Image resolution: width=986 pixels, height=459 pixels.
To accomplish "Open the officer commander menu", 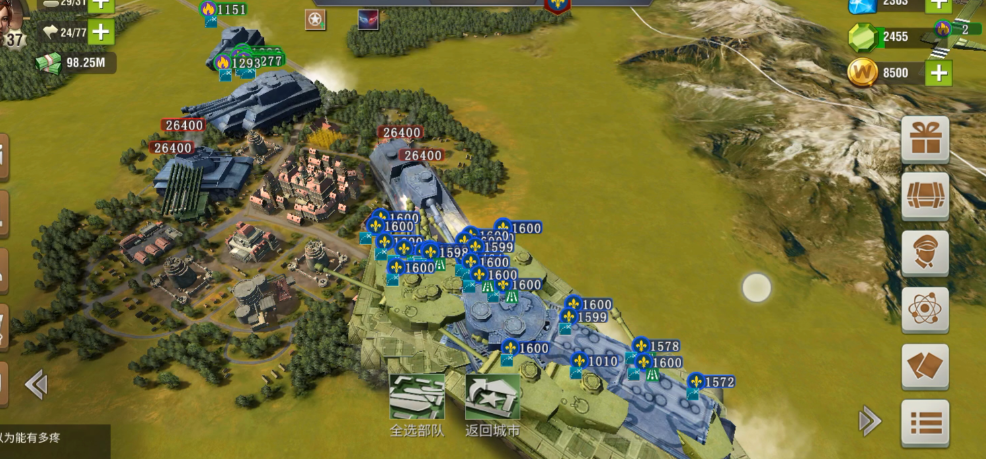I will [x=925, y=253].
